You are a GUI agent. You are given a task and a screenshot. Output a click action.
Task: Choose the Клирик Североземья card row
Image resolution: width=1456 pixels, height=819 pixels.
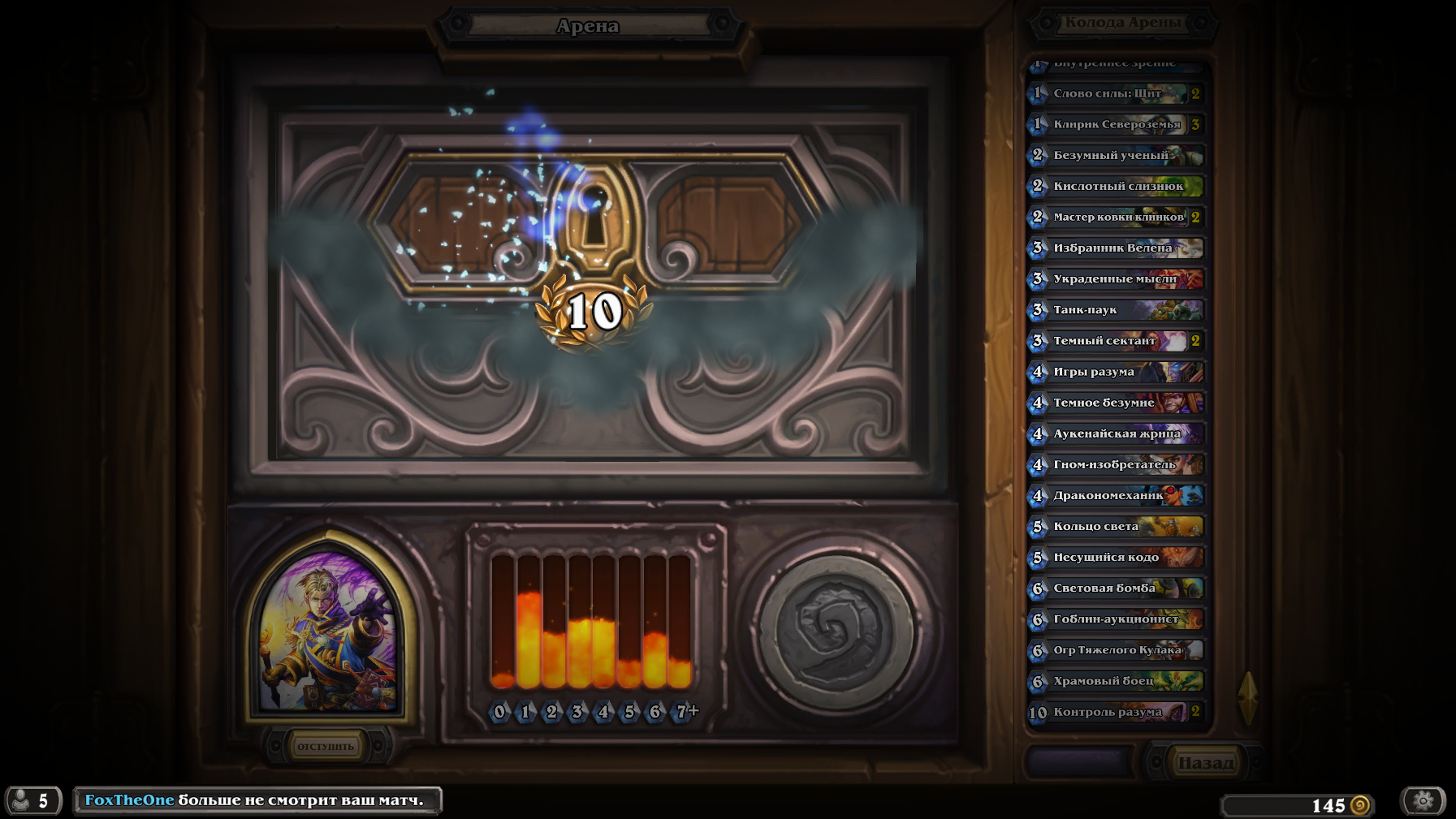coord(1116,124)
